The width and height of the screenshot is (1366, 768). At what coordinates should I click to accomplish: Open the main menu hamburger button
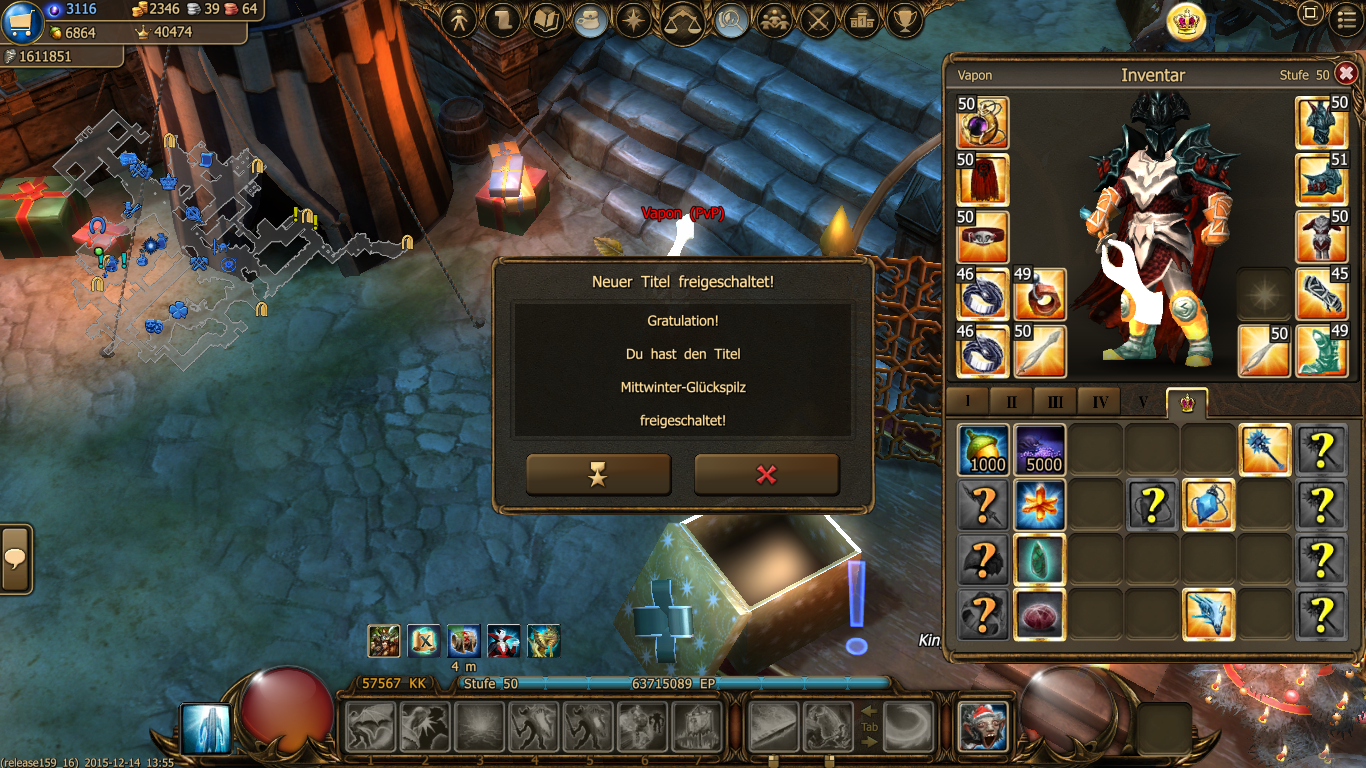click(x=1345, y=15)
